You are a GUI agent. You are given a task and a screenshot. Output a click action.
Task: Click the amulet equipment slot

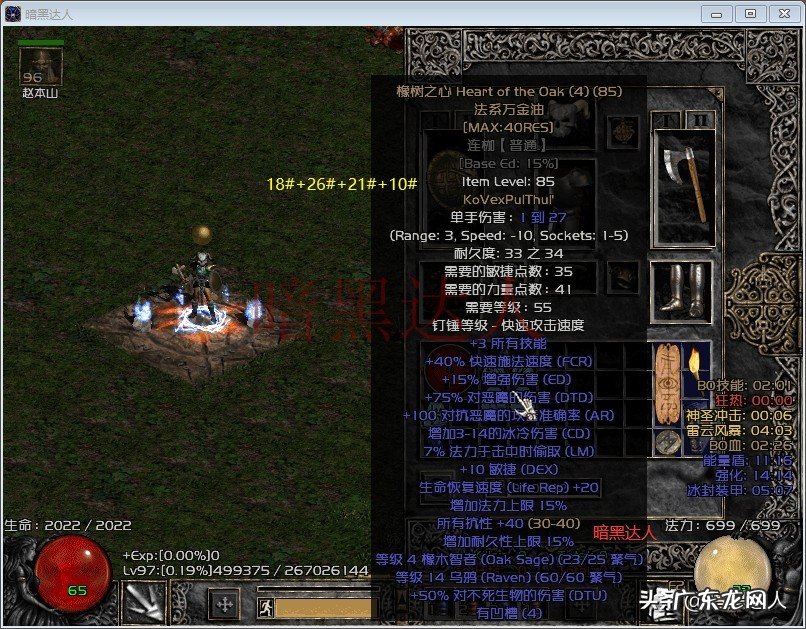pyautogui.click(x=624, y=130)
